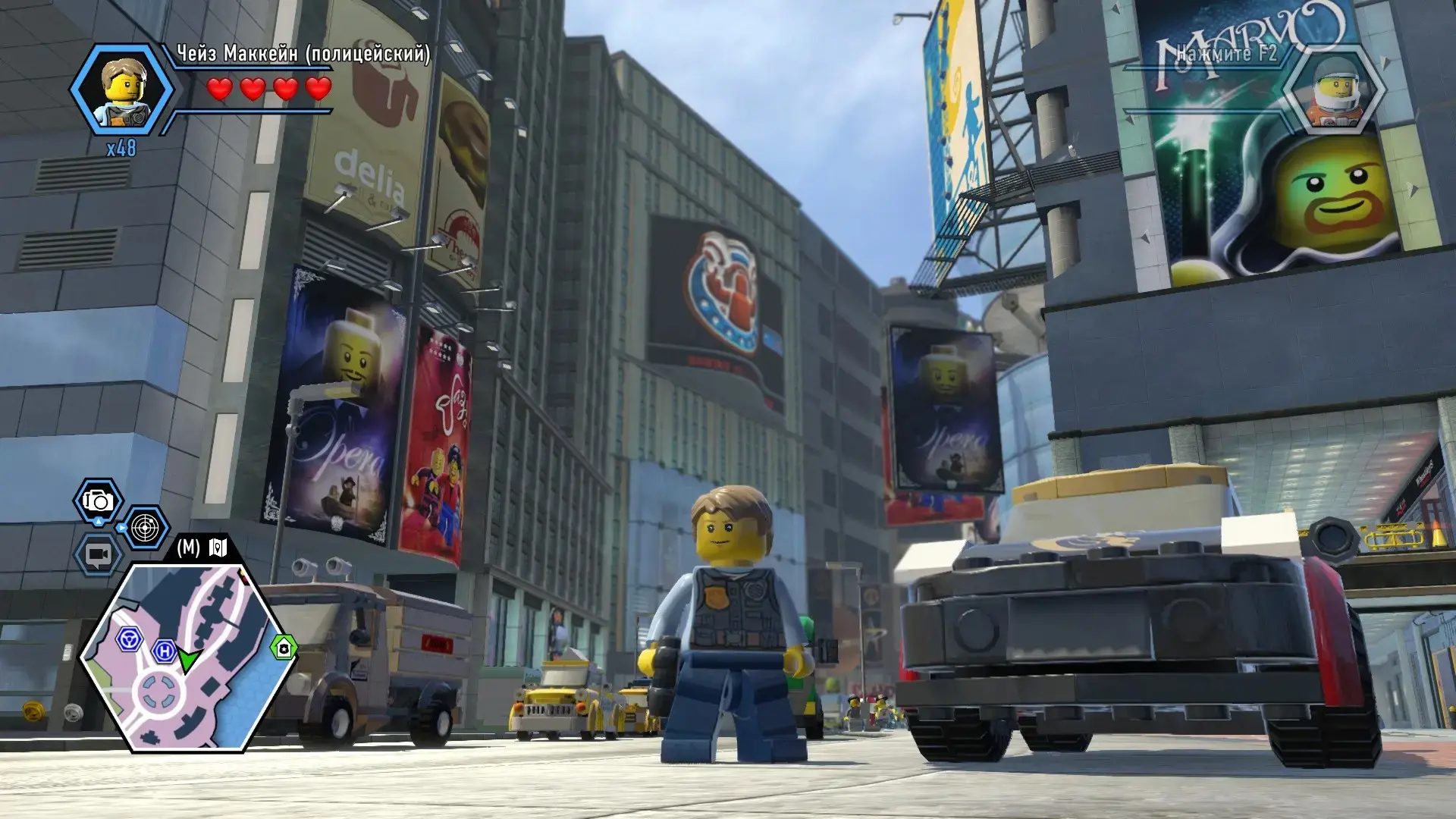Click the H hospital marker on the minimap

(x=165, y=651)
